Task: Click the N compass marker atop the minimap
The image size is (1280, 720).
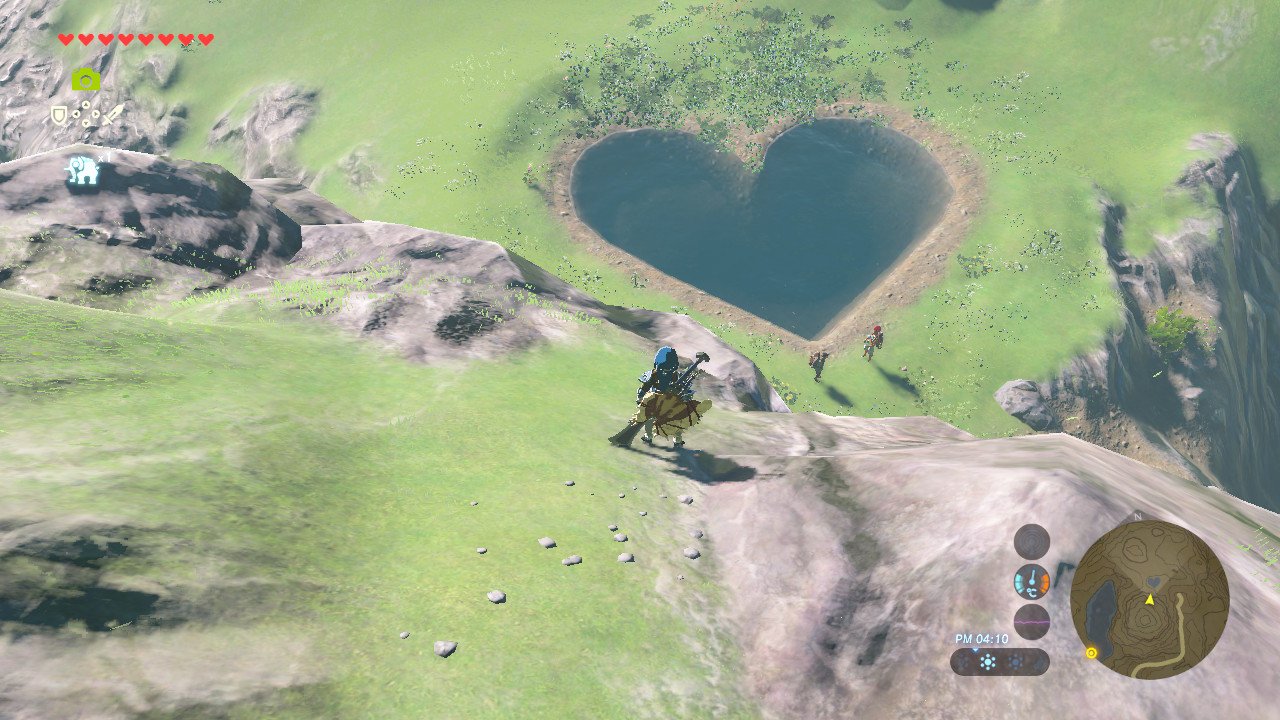Action: point(1137,516)
